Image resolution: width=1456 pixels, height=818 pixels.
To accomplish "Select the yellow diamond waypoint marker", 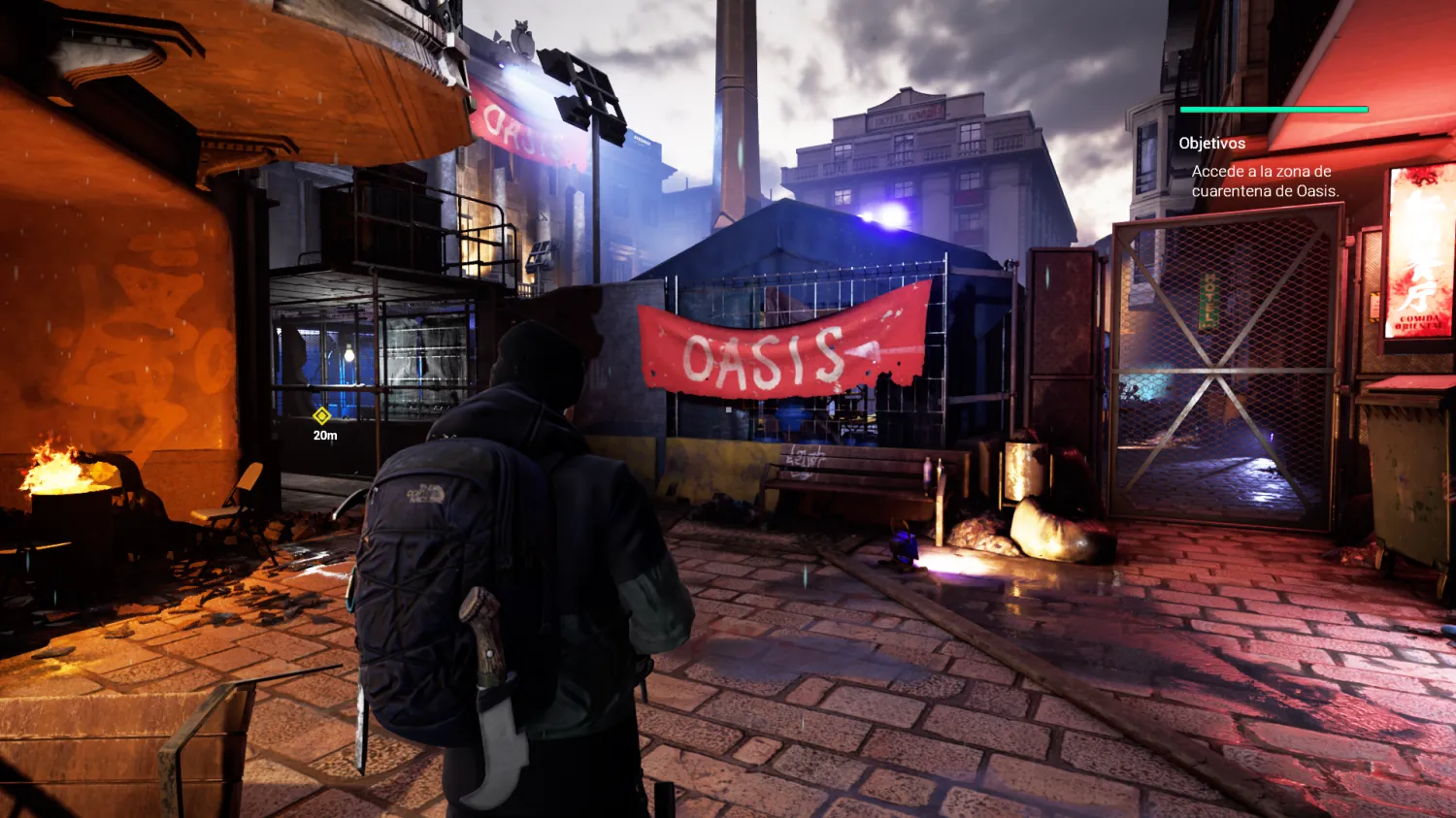I will tap(321, 416).
